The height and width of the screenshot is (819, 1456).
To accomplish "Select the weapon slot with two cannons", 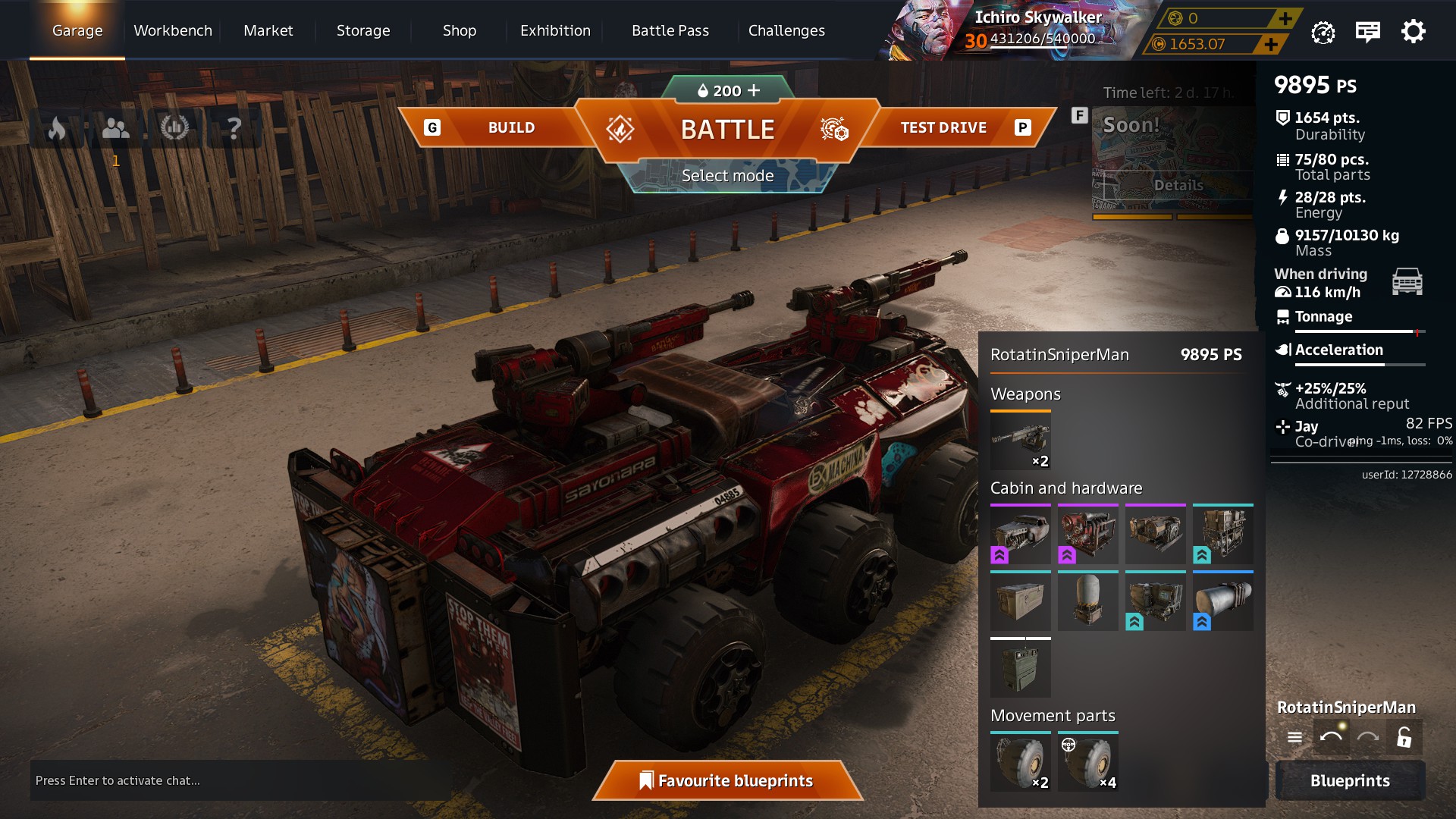I will [x=1021, y=441].
